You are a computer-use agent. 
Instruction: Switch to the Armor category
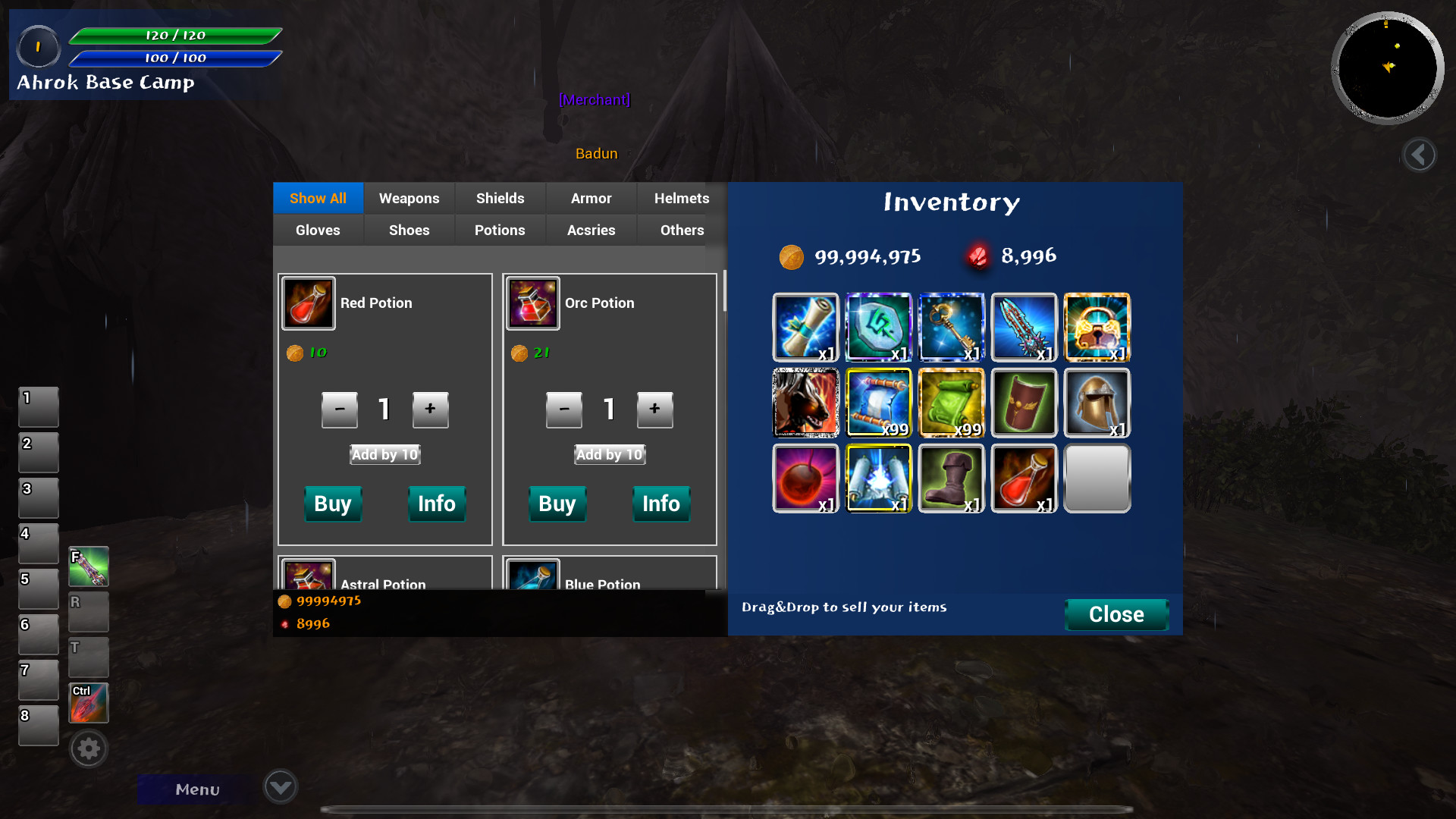[591, 198]
